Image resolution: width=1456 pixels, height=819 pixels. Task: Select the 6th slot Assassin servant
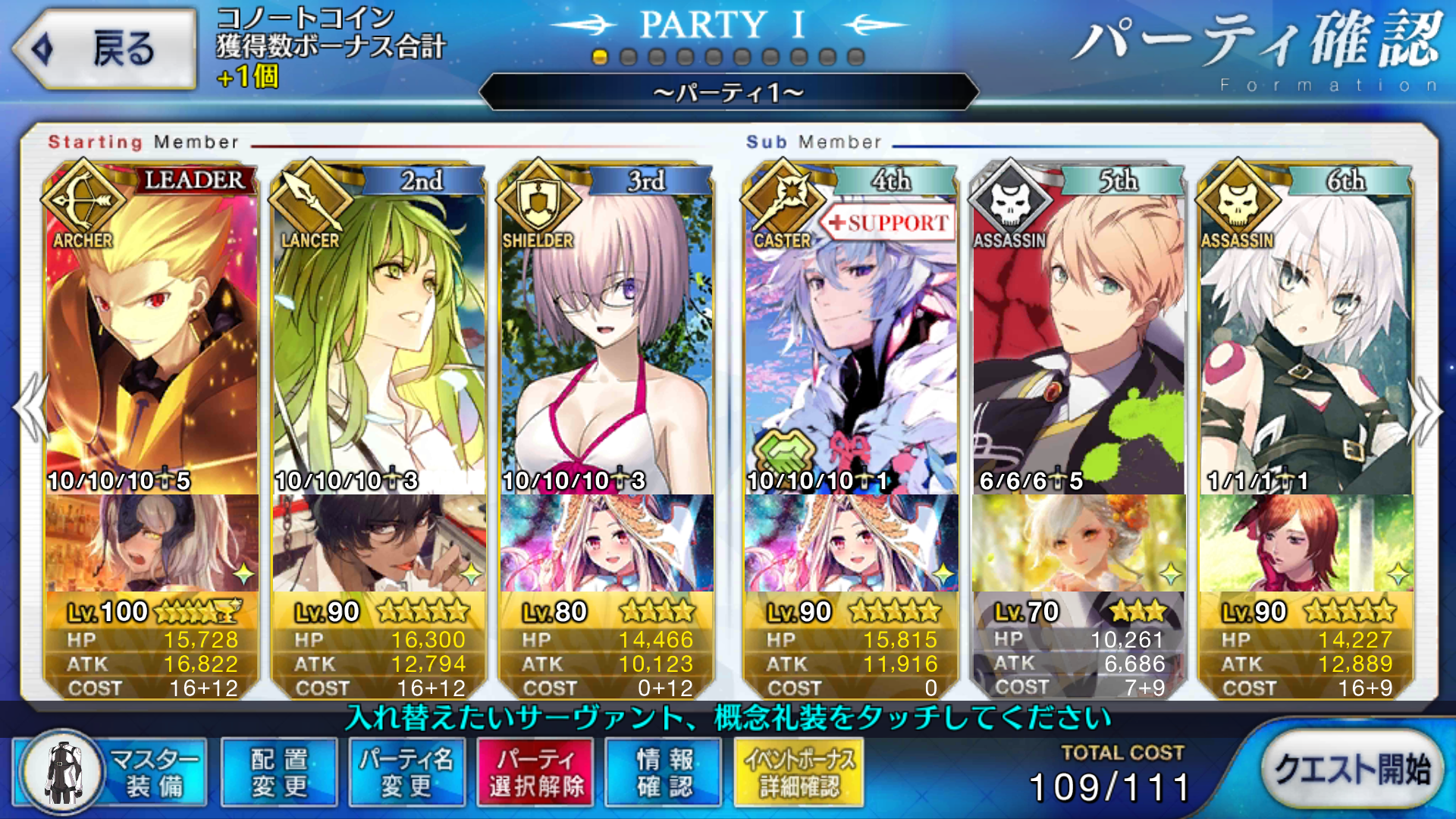click(1306, 334)
